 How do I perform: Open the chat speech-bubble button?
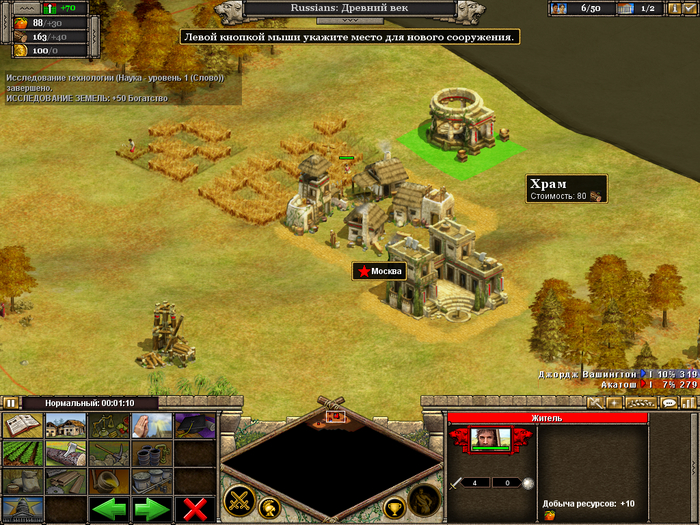[669, 403]
